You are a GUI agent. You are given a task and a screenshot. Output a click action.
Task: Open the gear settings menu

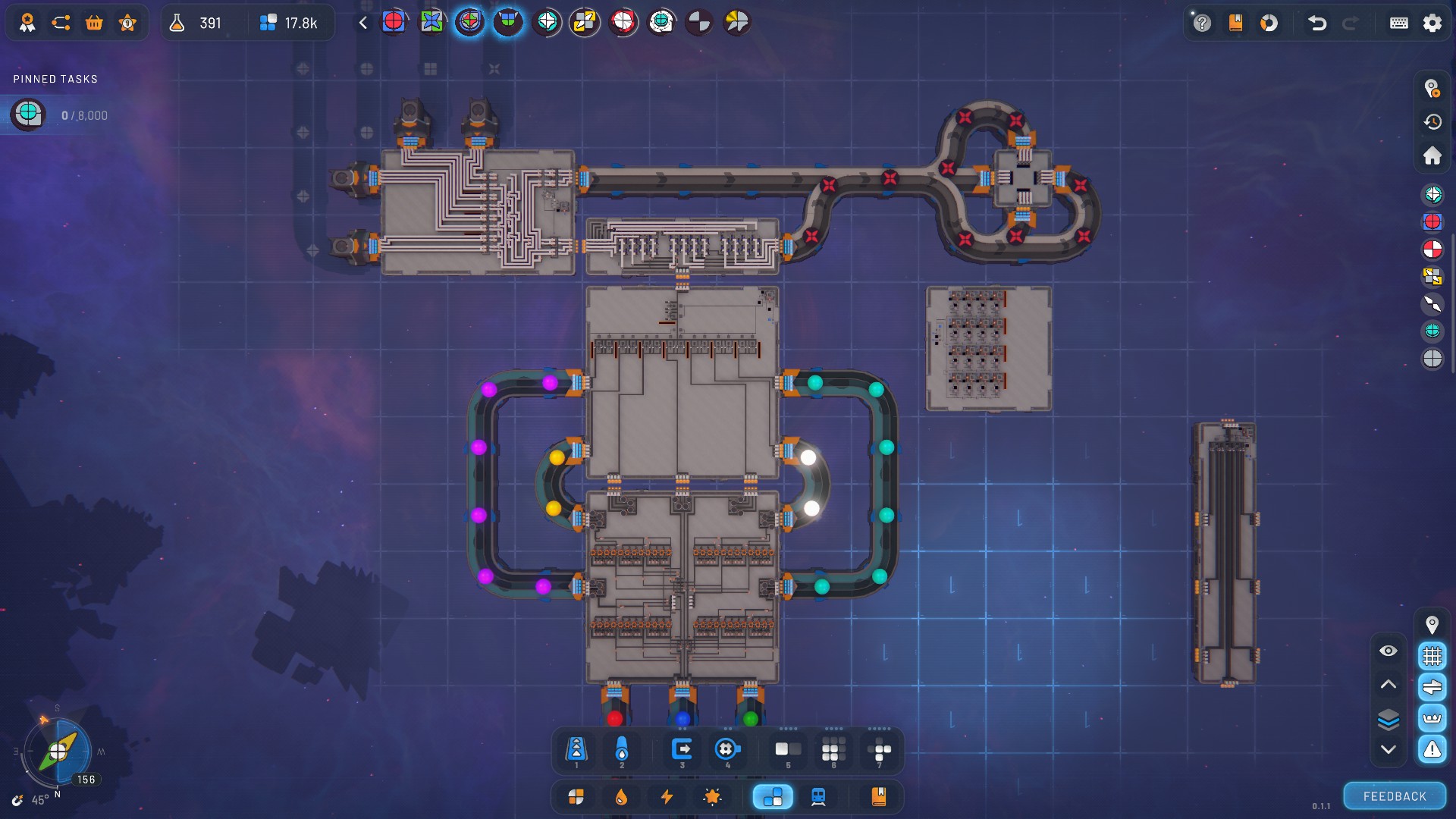tap(1432, 23)
